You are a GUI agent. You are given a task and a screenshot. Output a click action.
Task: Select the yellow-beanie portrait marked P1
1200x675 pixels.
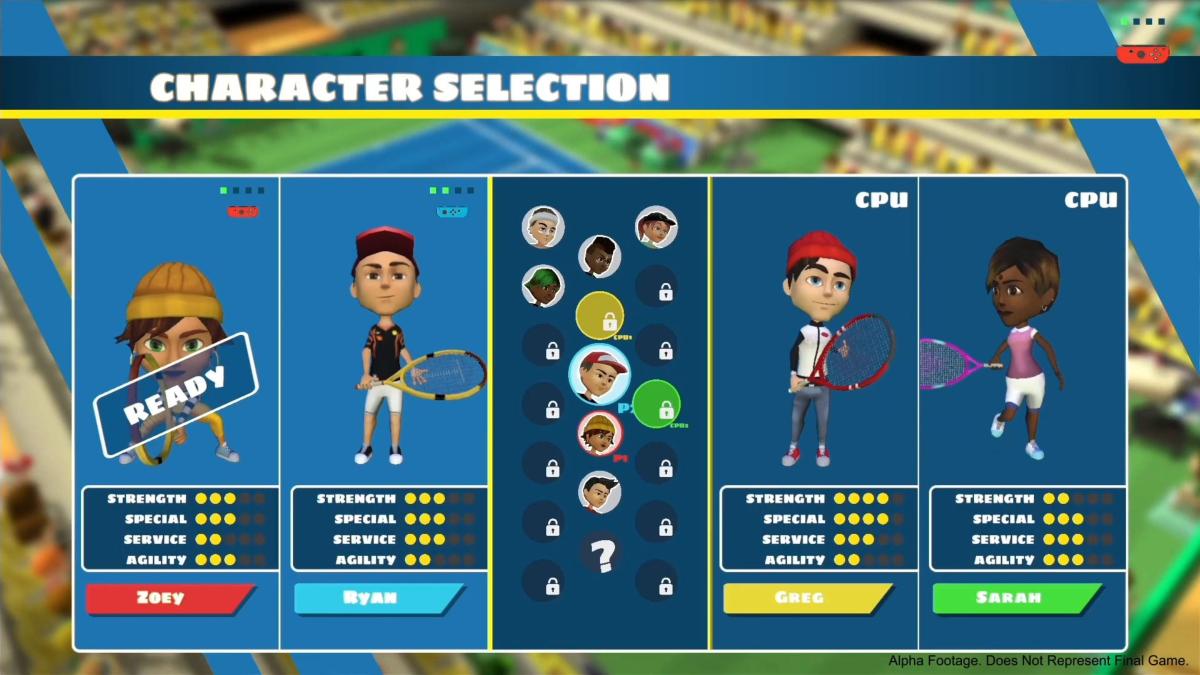point(599,433)
